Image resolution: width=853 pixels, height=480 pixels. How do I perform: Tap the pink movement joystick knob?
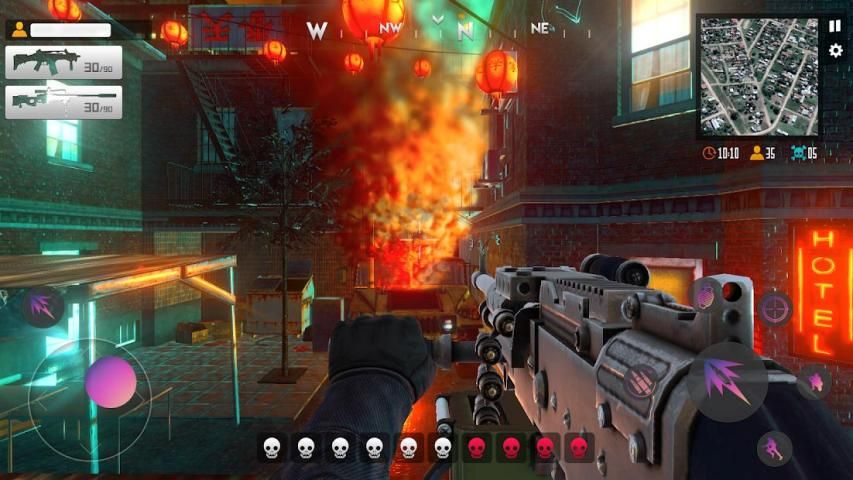coord(110,382)
